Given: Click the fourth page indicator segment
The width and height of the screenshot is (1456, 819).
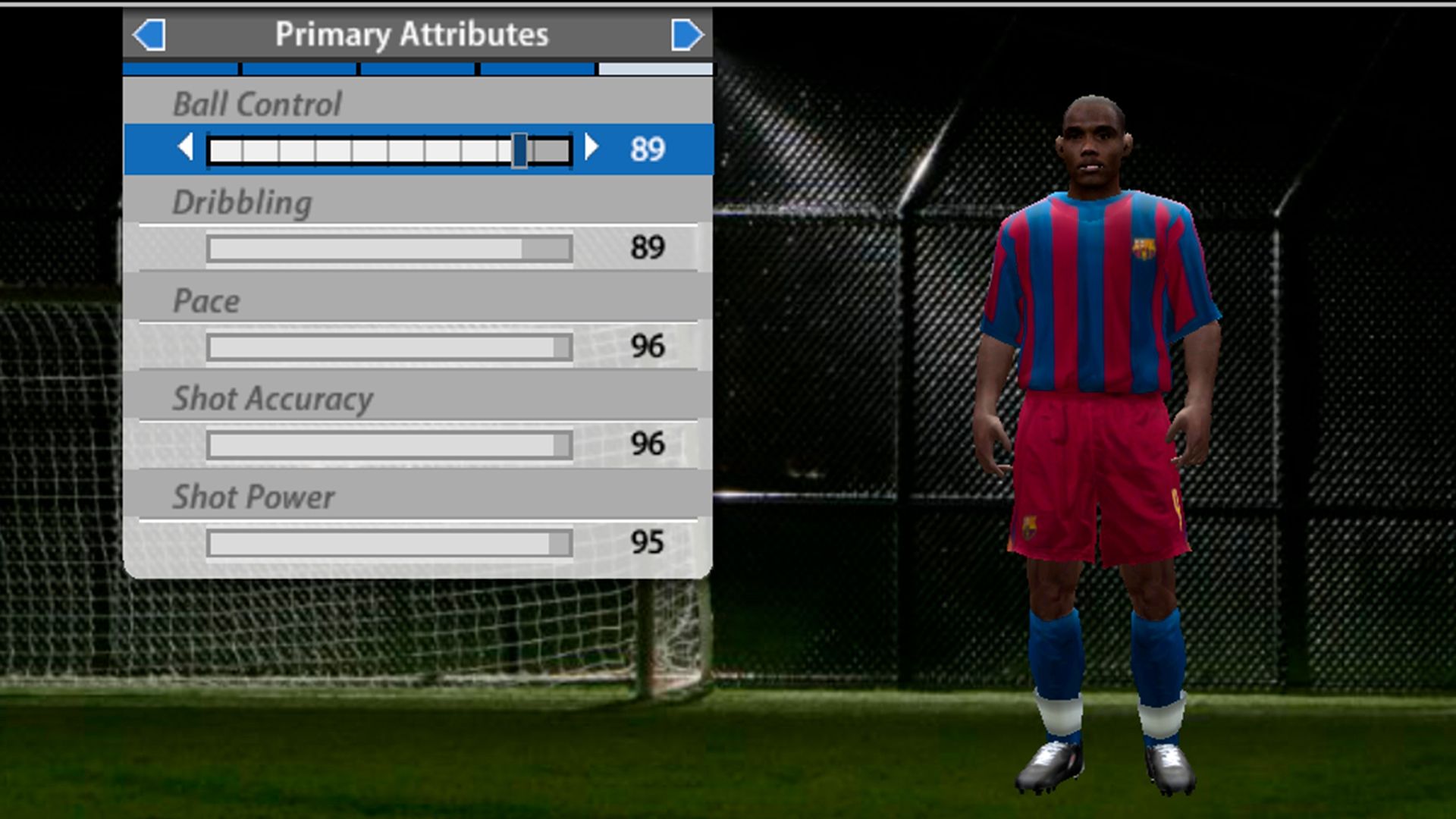Looking at the screenshot, I should [x=536, y=69].
